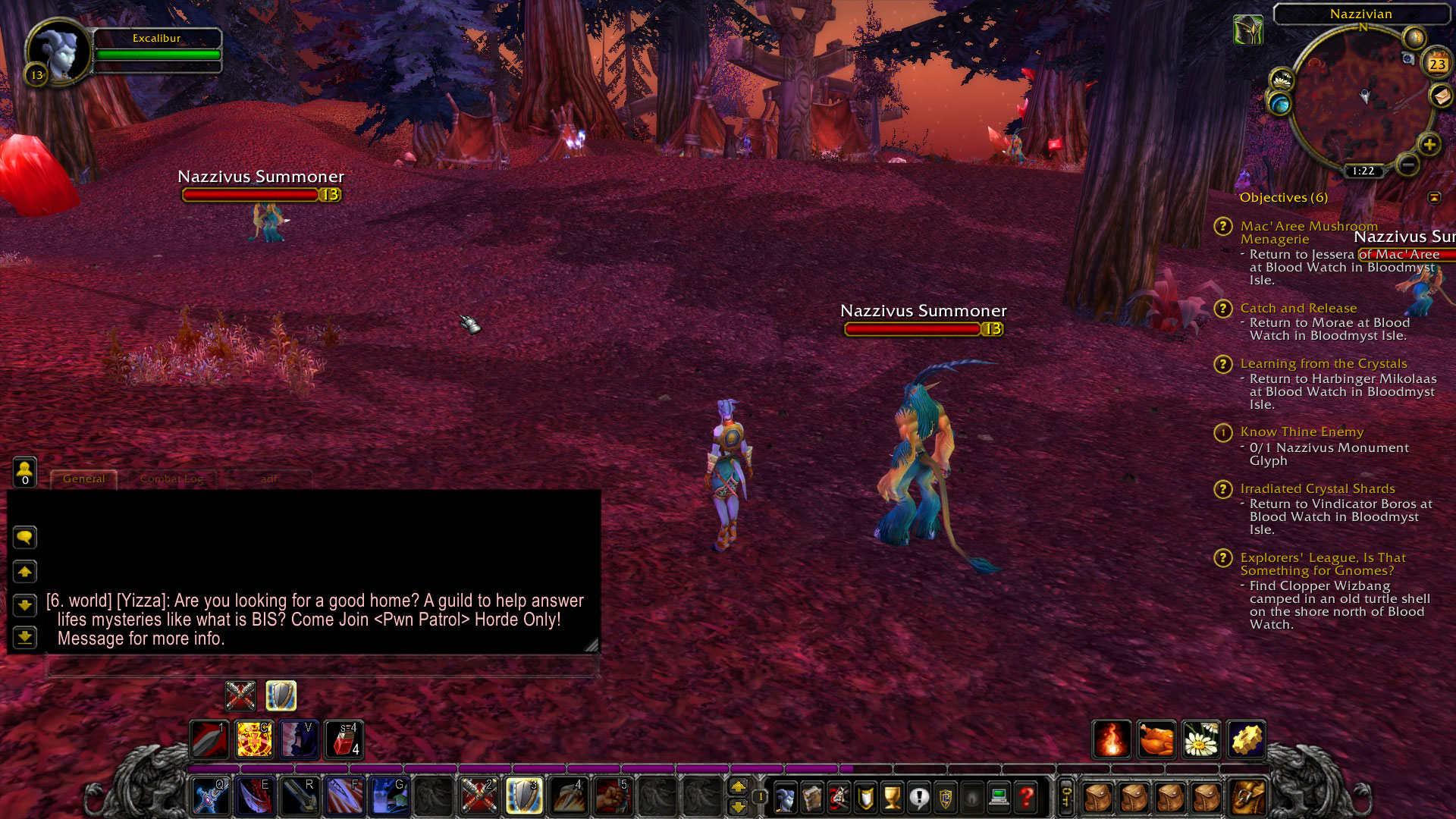
Task: Open the Main Menu computer icon
Action: tap(999, 797)
